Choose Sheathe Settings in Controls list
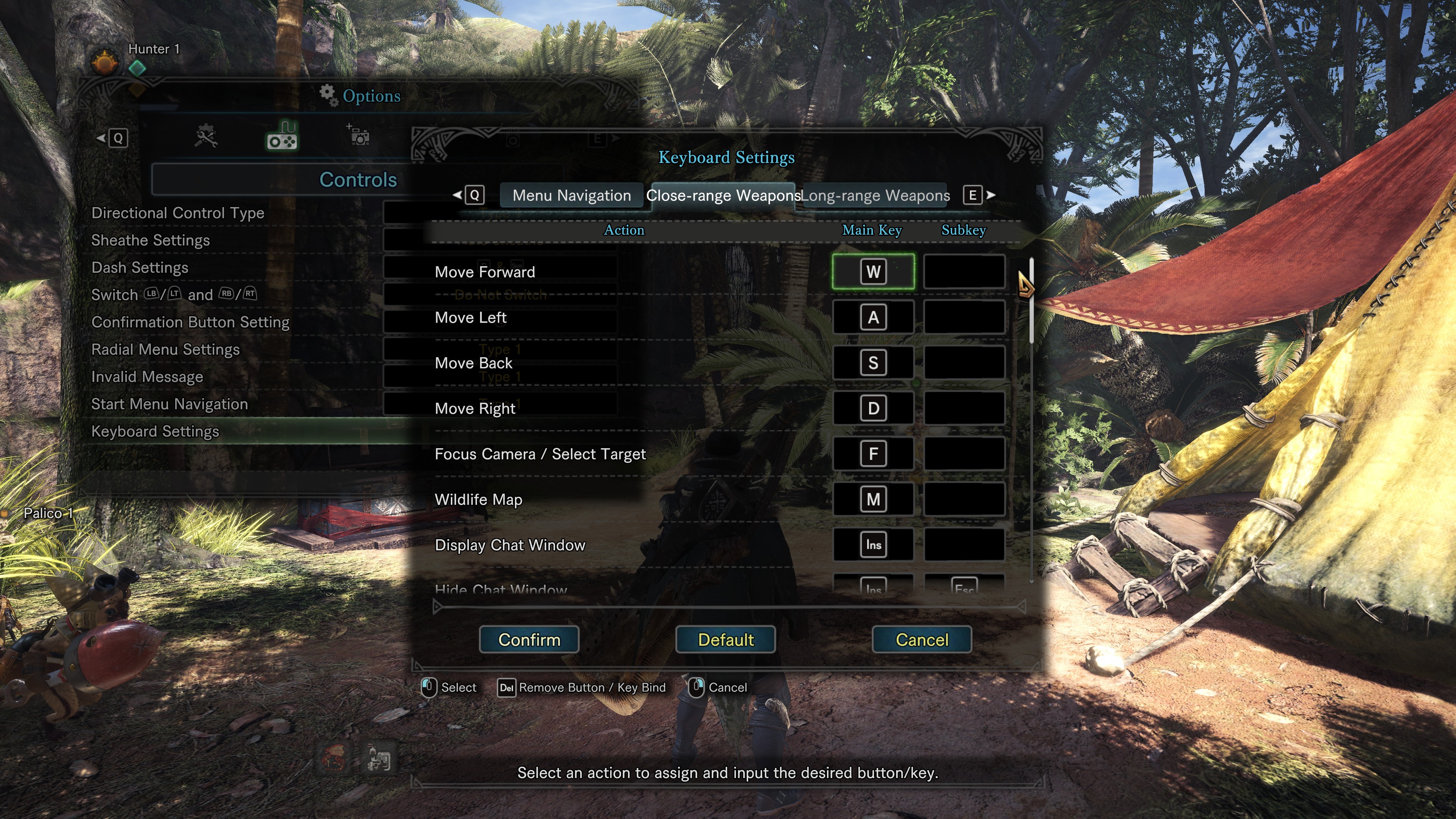1456x819 pixels. [x=151, y=240]
